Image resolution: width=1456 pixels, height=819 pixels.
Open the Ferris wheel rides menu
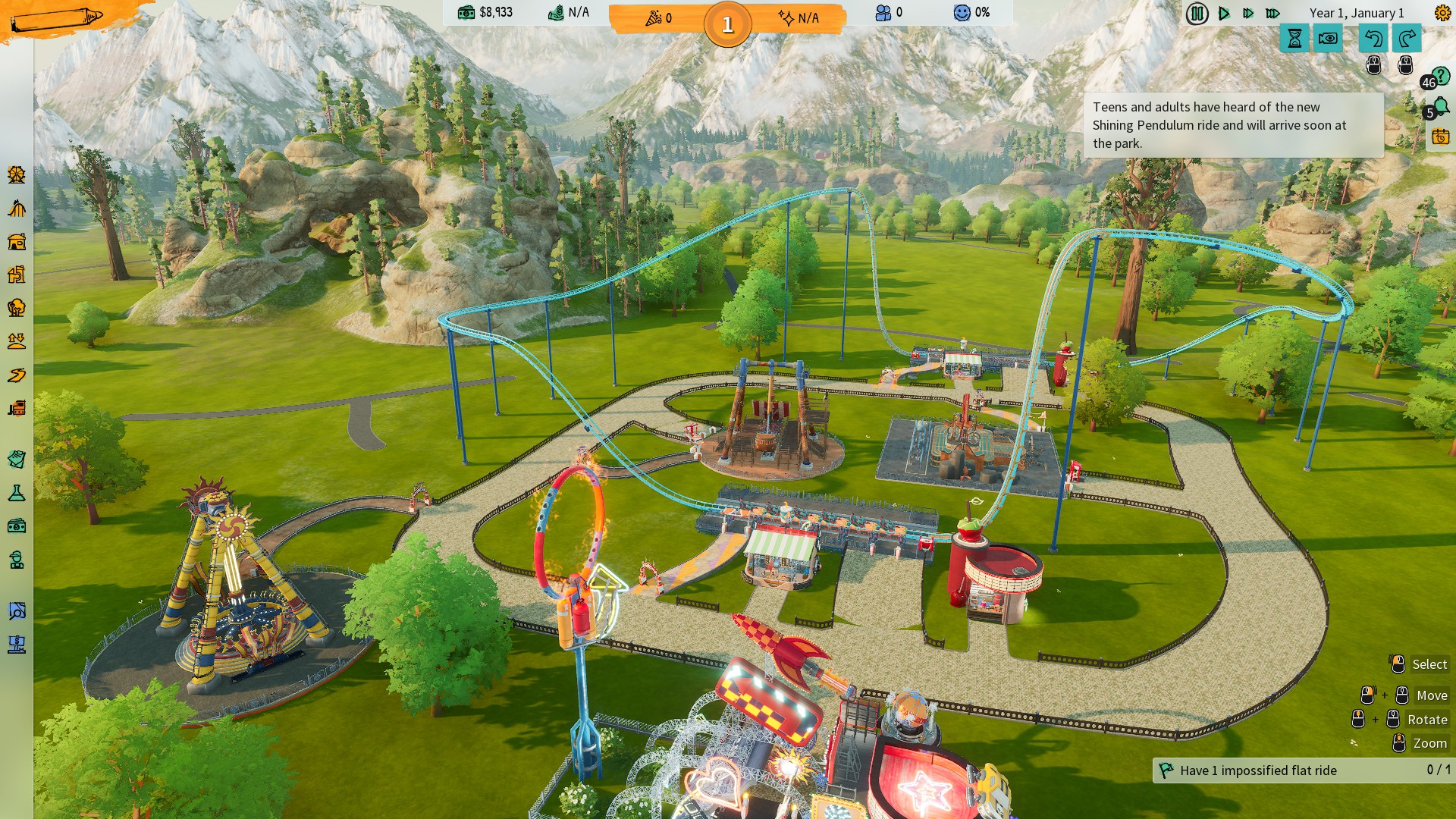(17, 175)
